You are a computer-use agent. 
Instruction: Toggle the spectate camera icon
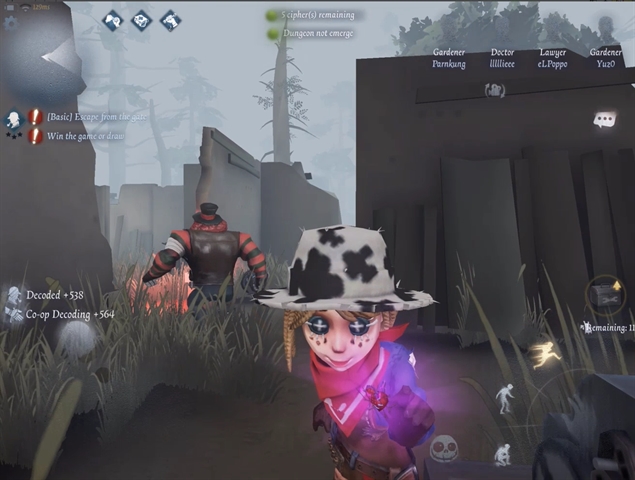point(494,91)
